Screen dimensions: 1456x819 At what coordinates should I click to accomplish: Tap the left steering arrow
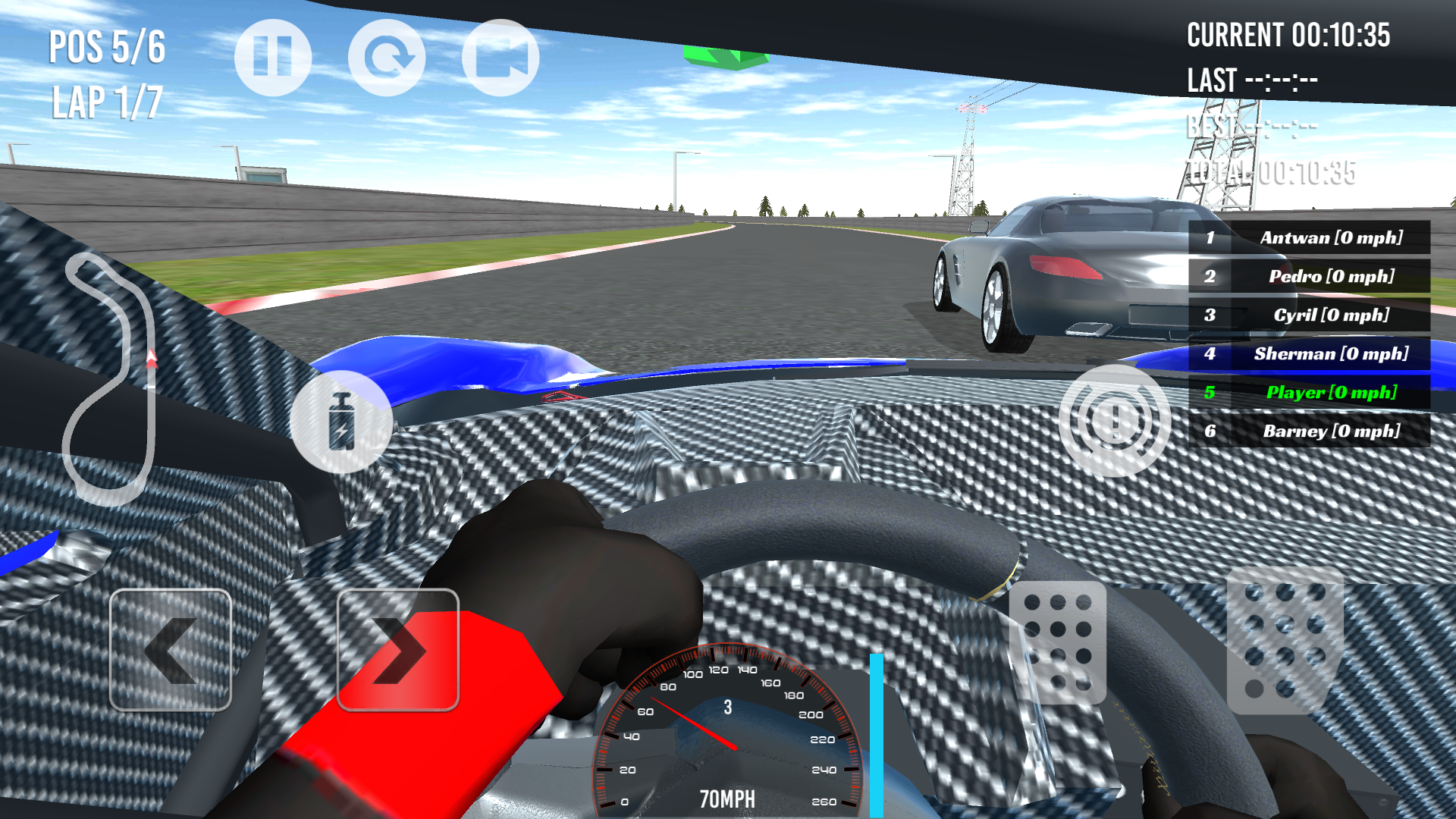(170, 648)
